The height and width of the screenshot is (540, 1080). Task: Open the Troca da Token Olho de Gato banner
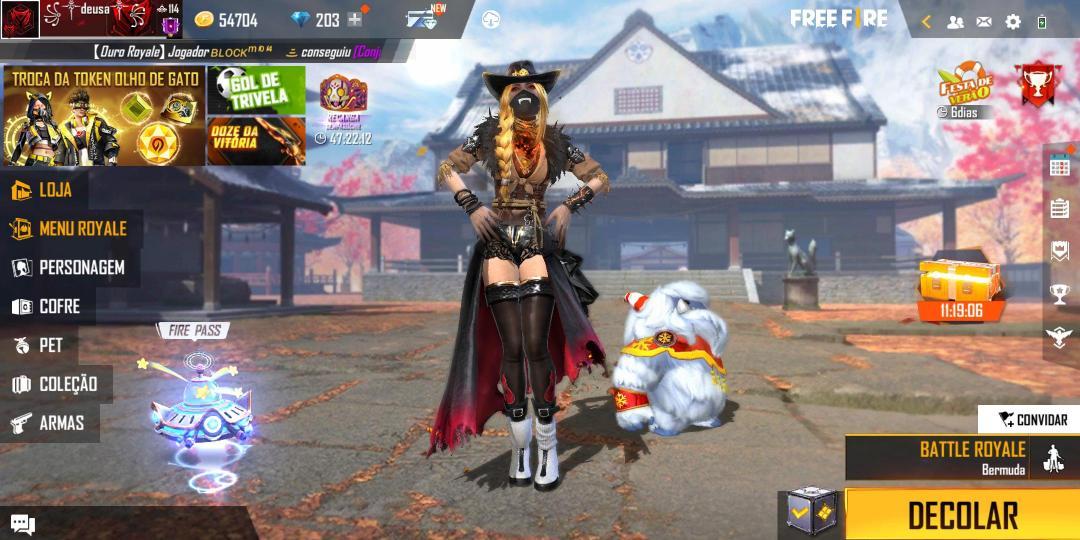103,116
